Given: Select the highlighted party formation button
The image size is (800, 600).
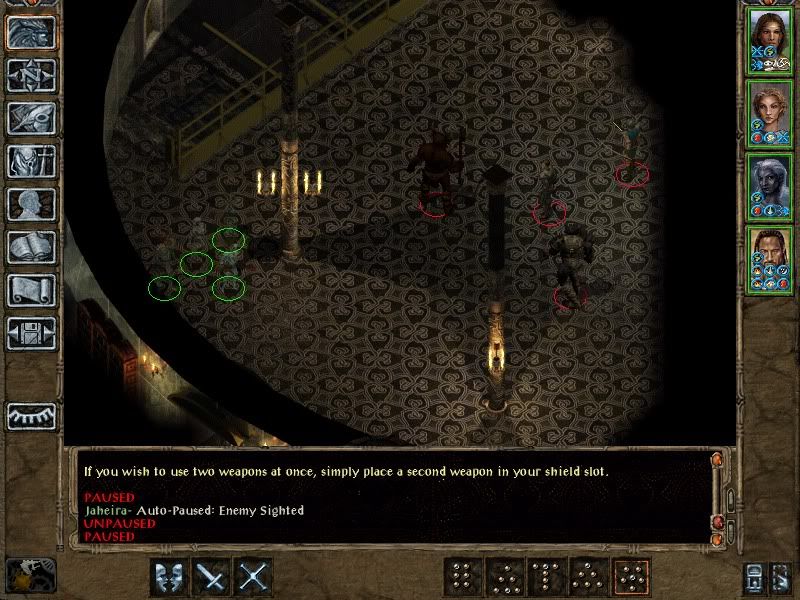Looking at the screenshot, I should click(631, 577).
